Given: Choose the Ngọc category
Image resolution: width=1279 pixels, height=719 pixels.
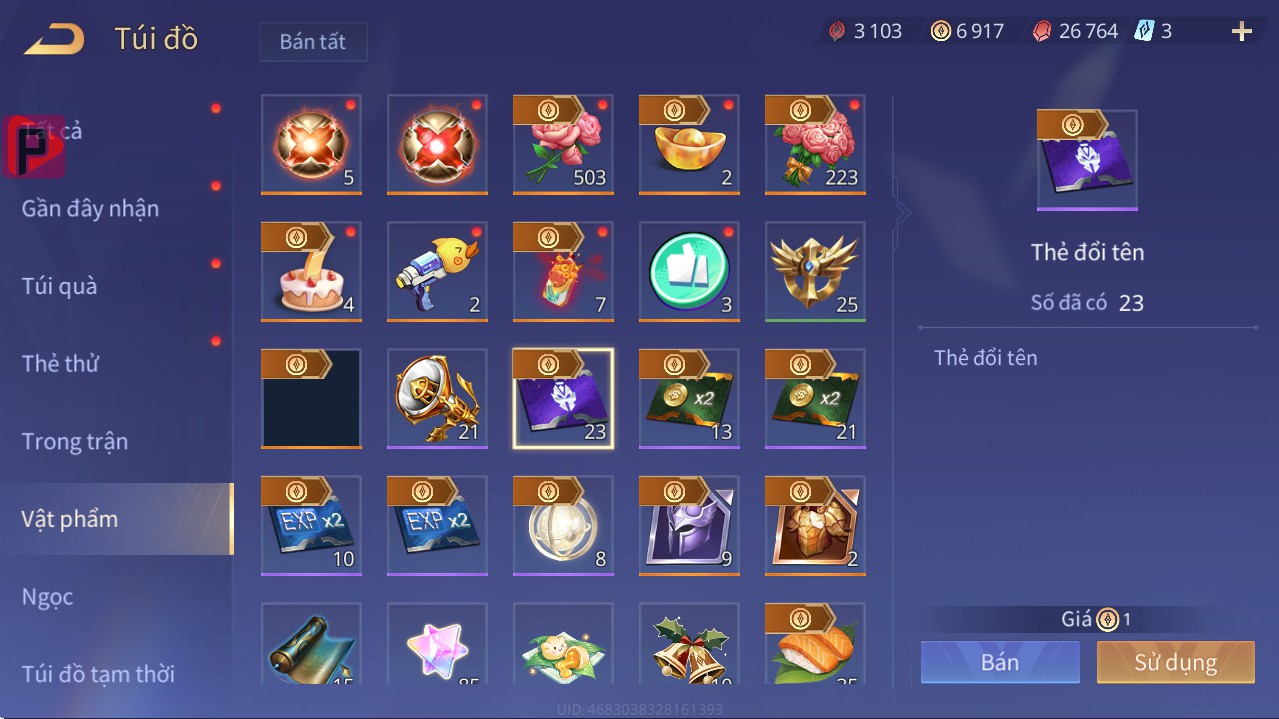Looking at the screenshot, I should [48, 597].
